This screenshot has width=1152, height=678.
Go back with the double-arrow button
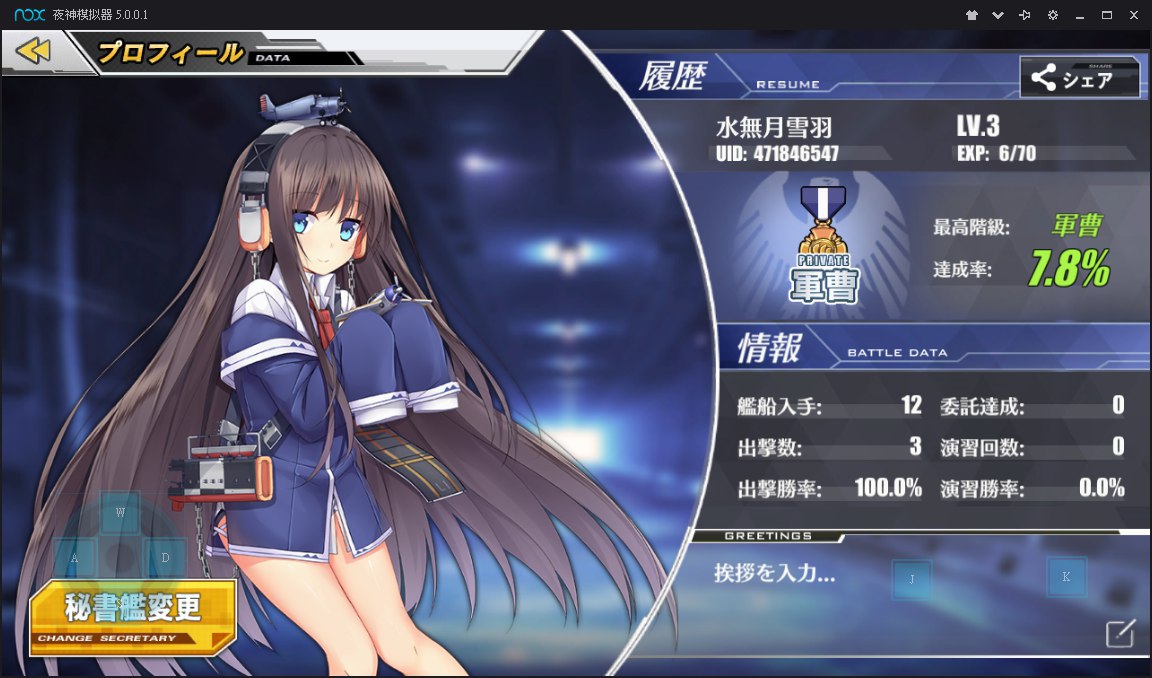(33, 50)
